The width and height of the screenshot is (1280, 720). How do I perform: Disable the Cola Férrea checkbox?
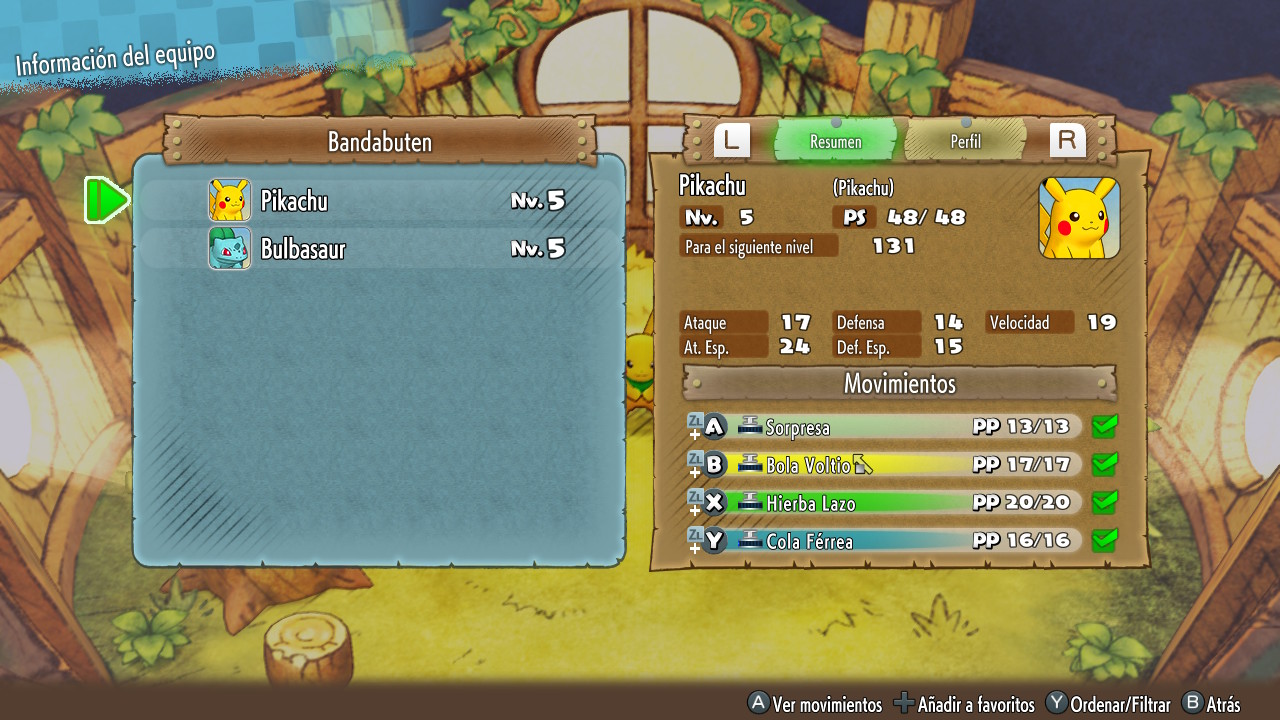pyautogui.click(x=1104, y=541)
